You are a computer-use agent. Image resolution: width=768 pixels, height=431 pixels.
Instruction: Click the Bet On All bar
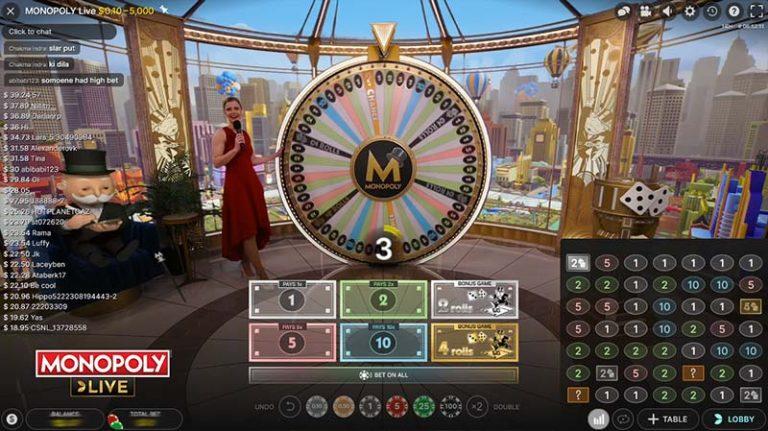pyautogui.click(x=383, y=375)
